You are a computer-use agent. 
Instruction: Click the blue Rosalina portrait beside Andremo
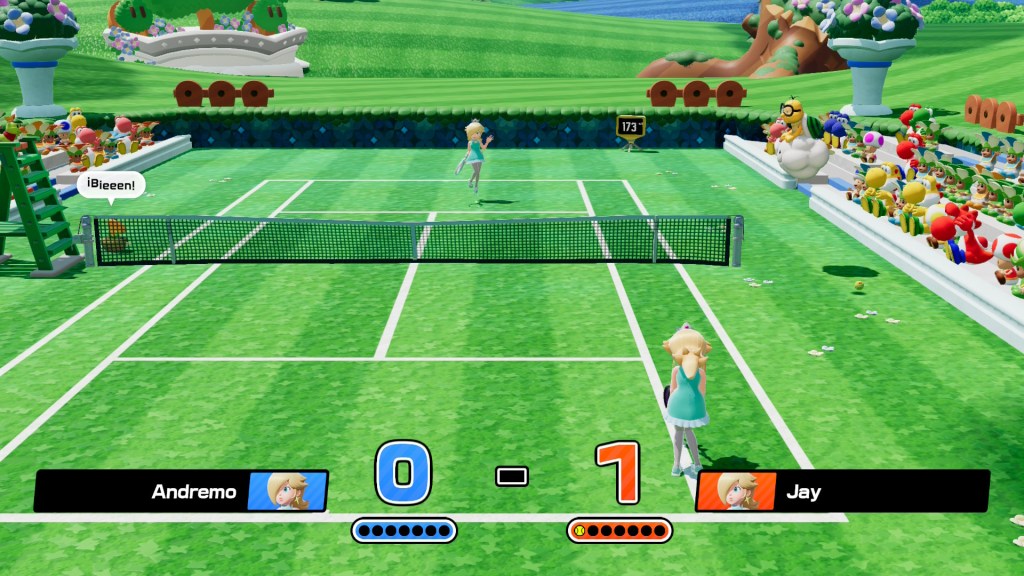pyautogui.click(x=288, y=491)
